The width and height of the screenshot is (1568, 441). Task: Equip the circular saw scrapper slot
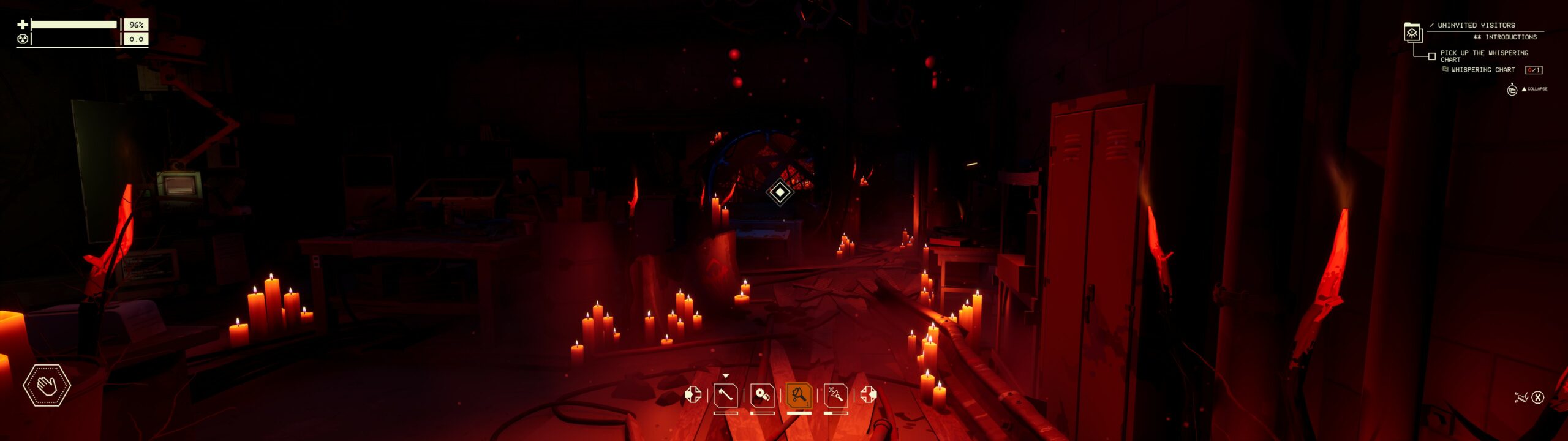pyautogui.click(x=762, y=395)
